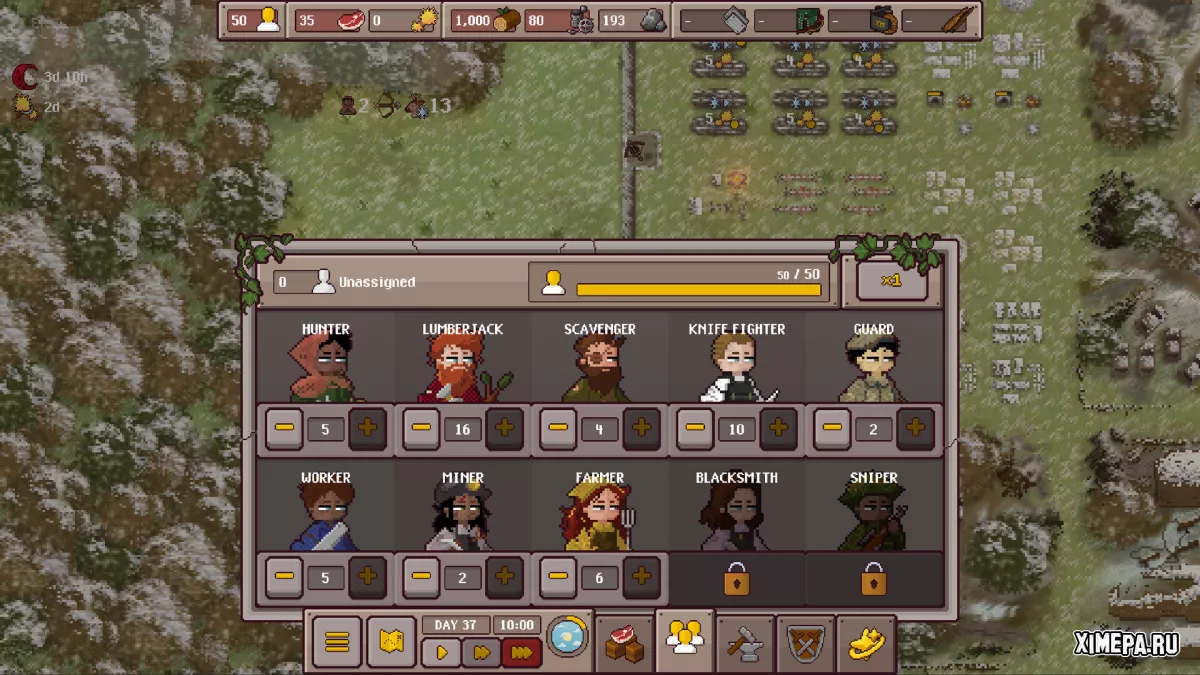Open the world map
The width and height of the screenshot is (1200, 675).
(x=391, y=642)
